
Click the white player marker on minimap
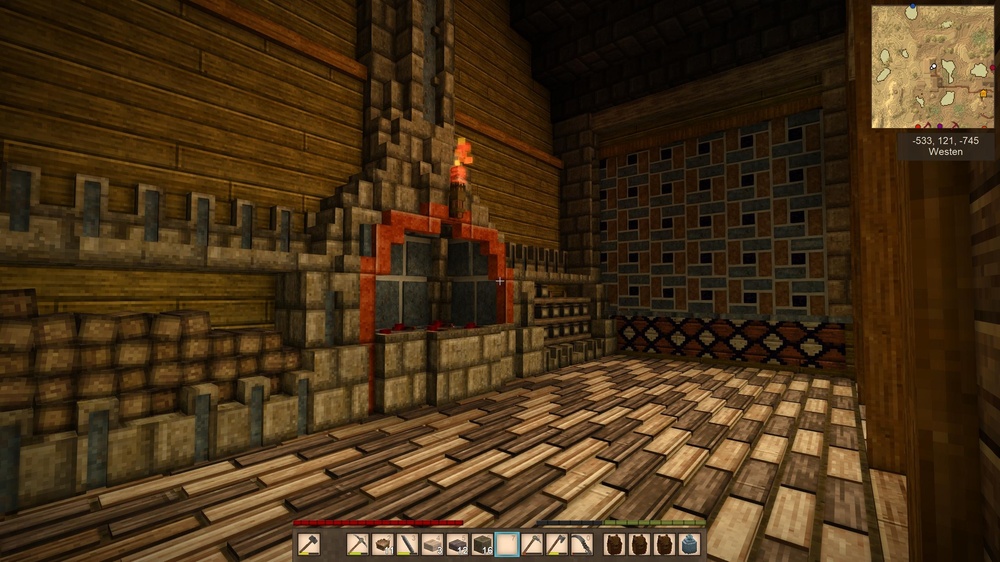pyautogui.click(x=934, y=67)
